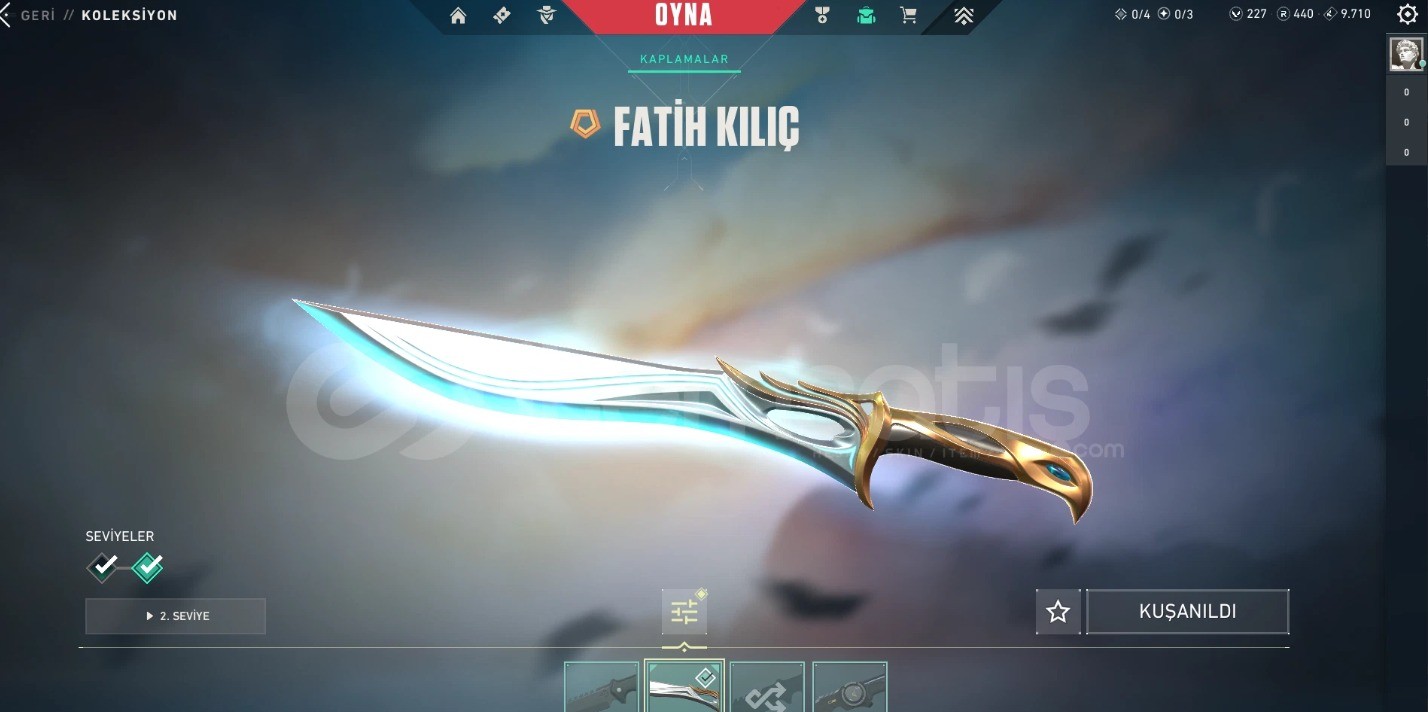Screen dimensions: 1428x712
Task: Start matchmaking with the OYNA button
Action: point(684,15)
